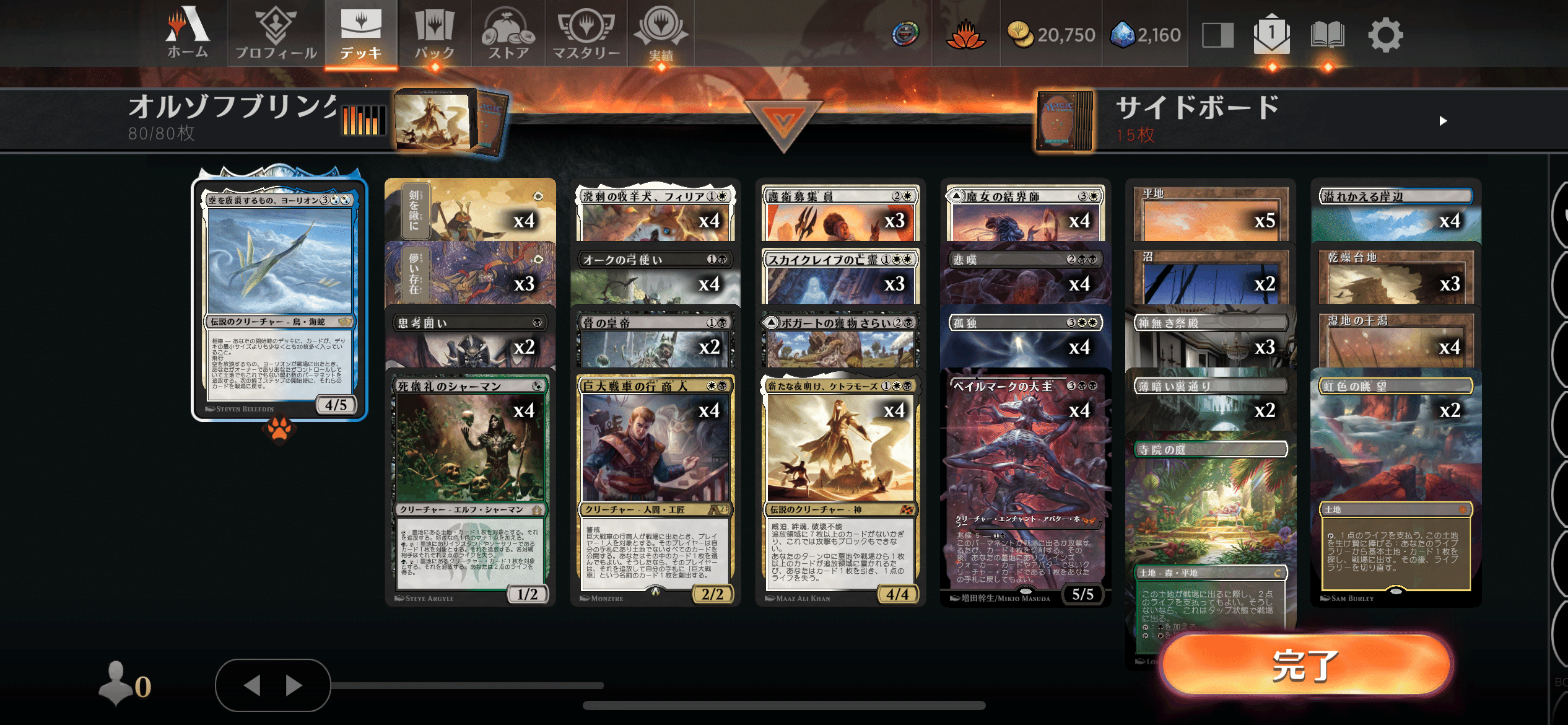The image size is (1568, 725).
Task: Open the 実績 (Achievements) screen
Action: coord(661,34)
